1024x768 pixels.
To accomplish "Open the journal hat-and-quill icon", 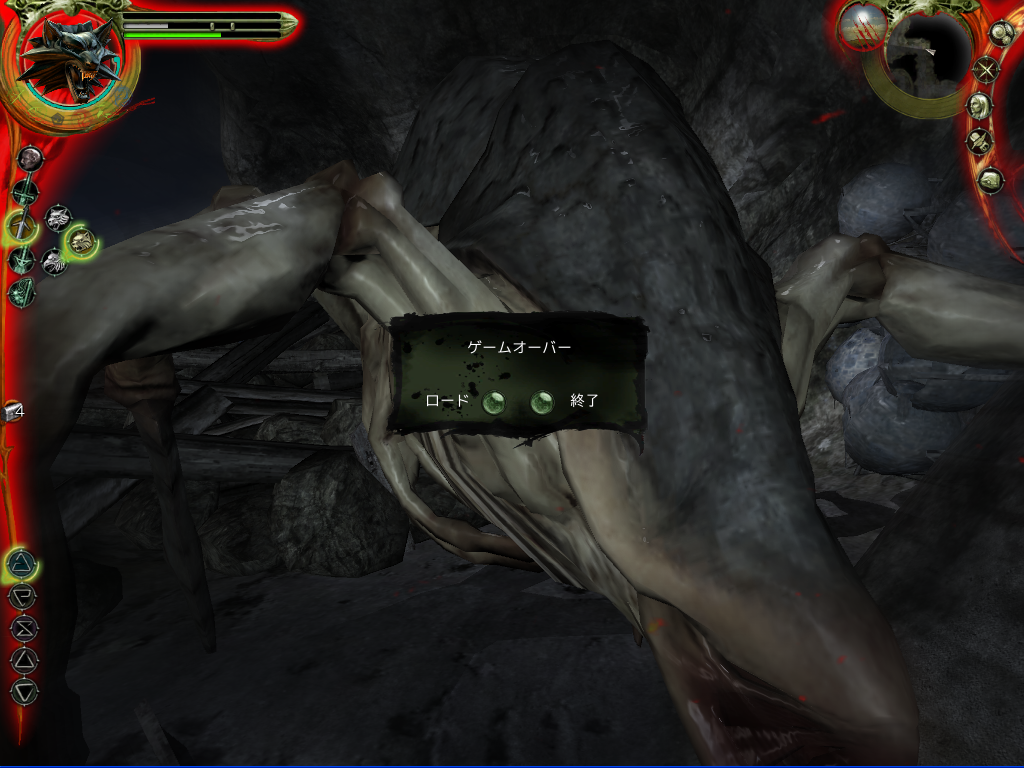I will click(x=978, y=142).
